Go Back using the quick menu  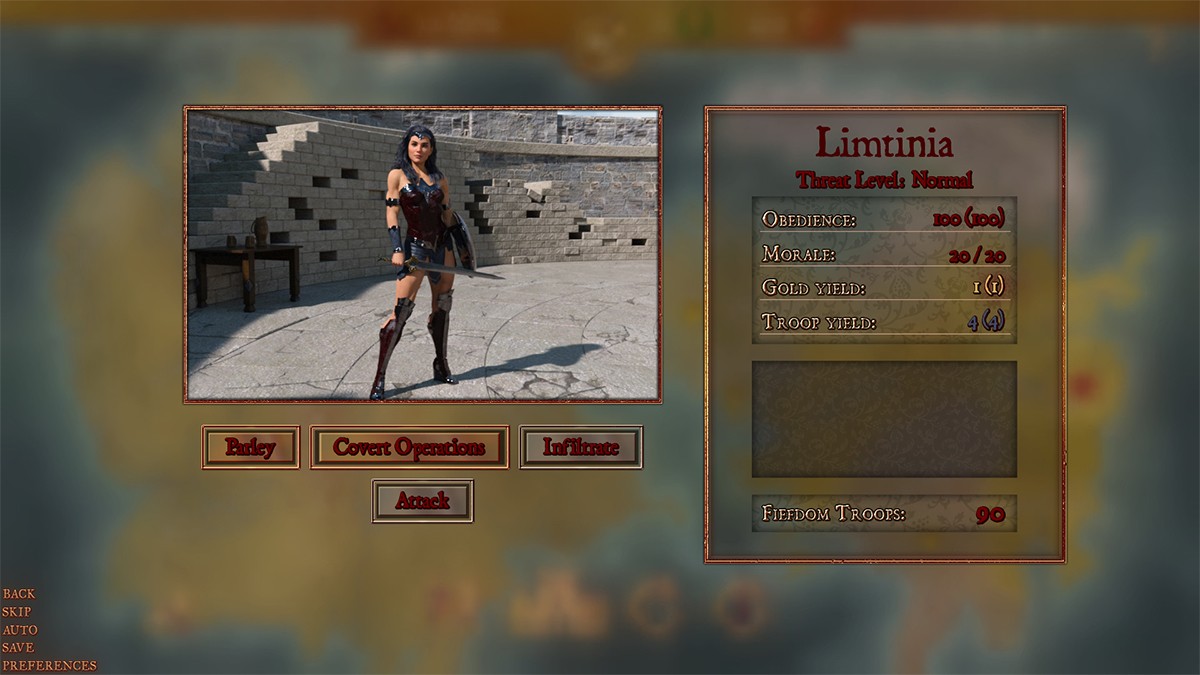18,594
